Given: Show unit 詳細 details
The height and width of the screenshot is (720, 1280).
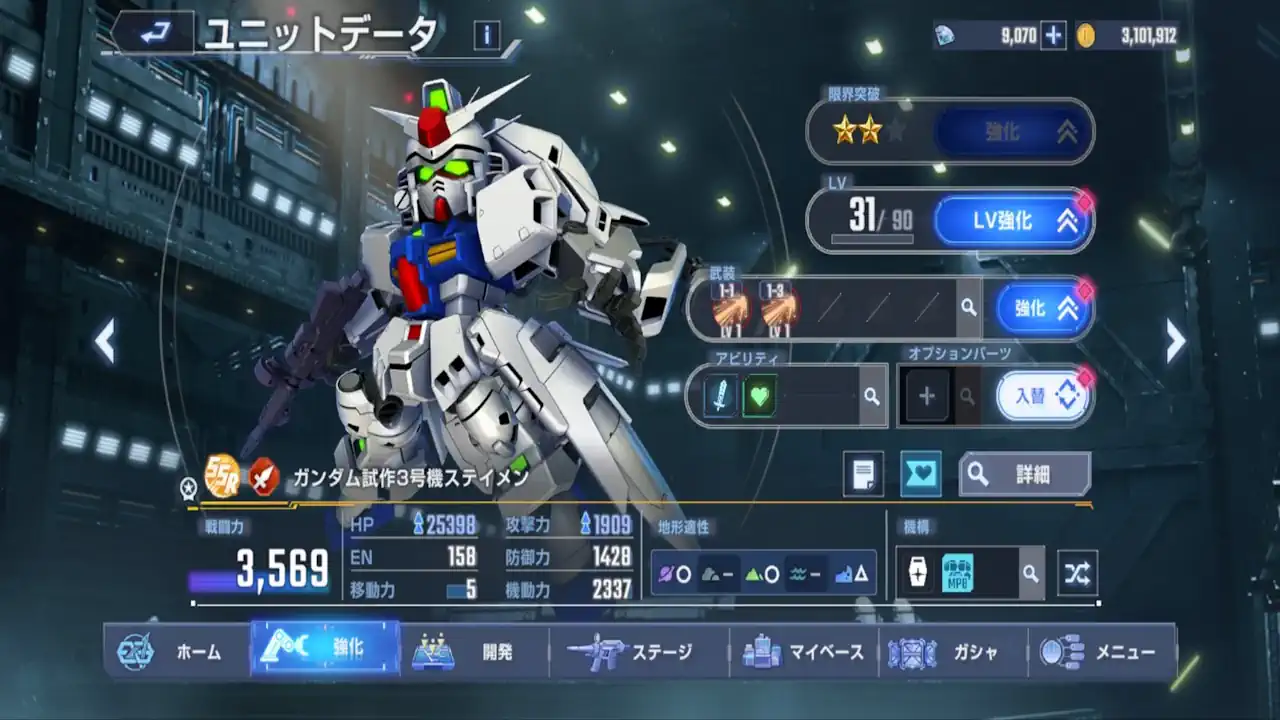Looking at the screenshot, I should 1024,474.
